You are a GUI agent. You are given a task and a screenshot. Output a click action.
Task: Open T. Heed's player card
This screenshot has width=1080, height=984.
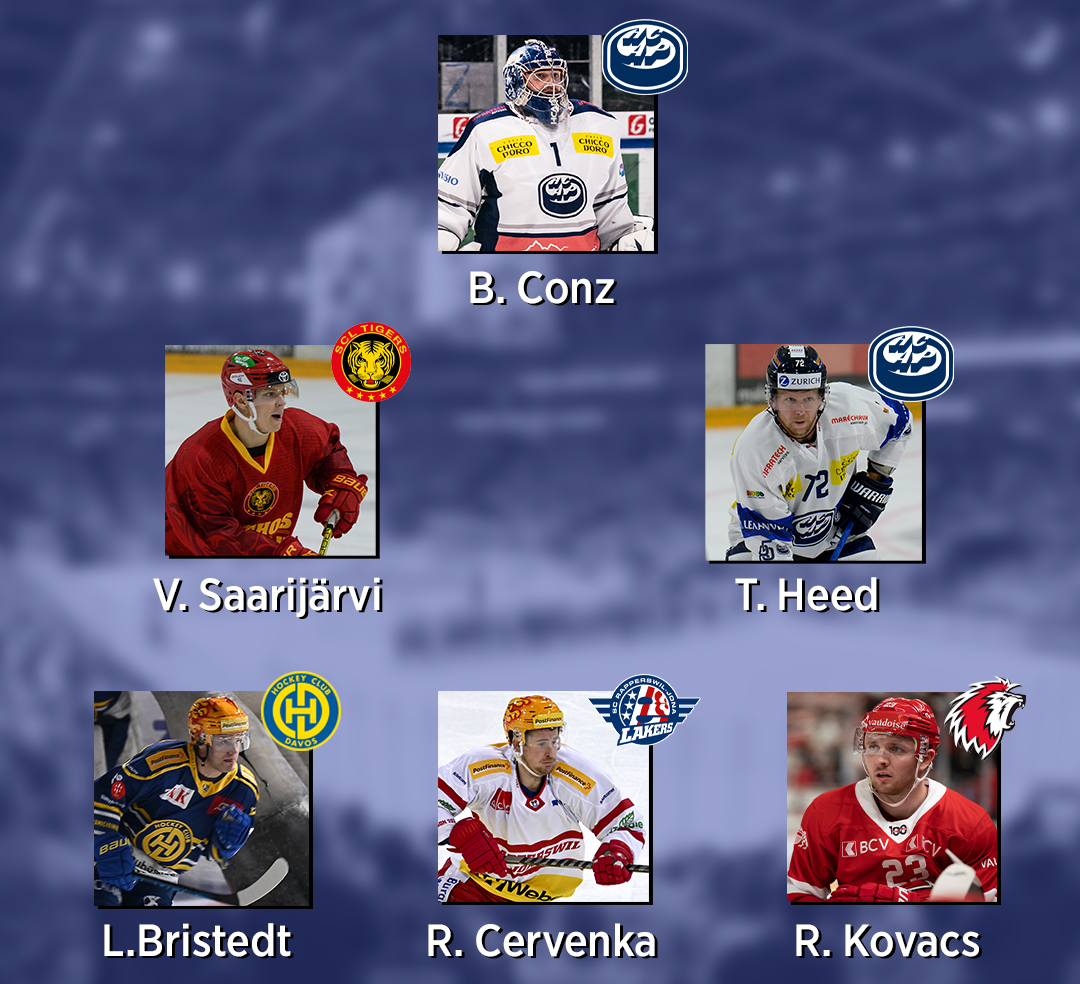coord(813,453)
